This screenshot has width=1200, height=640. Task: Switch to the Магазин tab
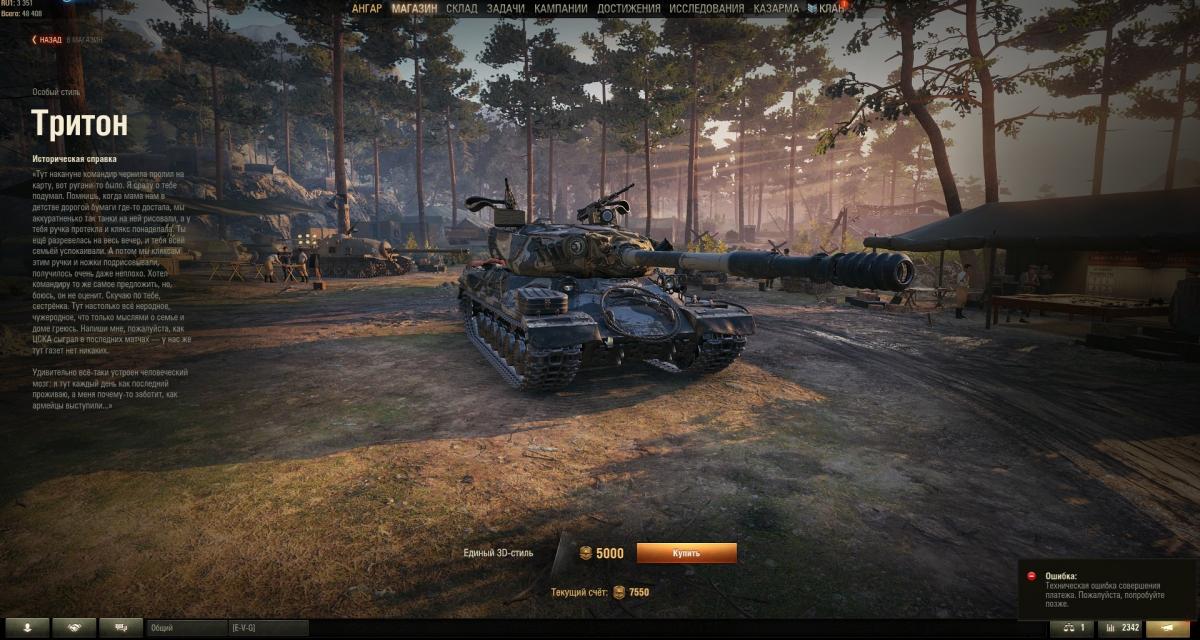[414, 8]
